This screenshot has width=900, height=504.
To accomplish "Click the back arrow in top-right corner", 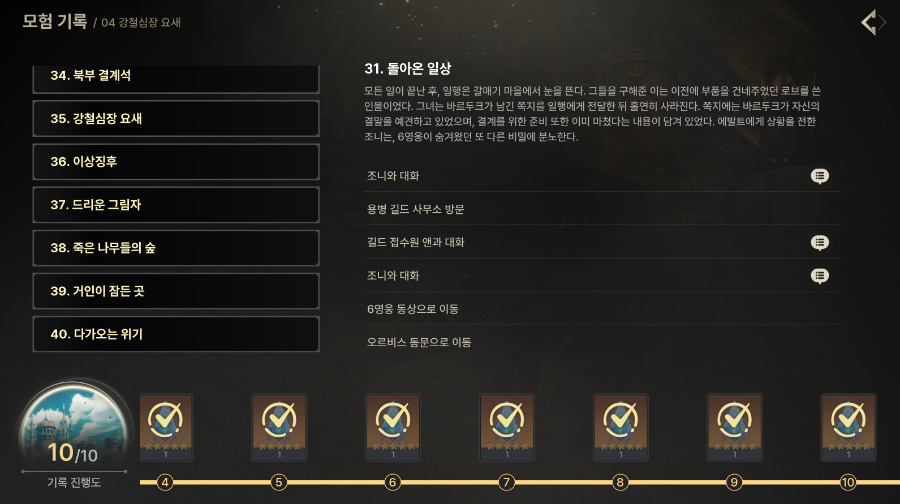I will coord(872,22).
